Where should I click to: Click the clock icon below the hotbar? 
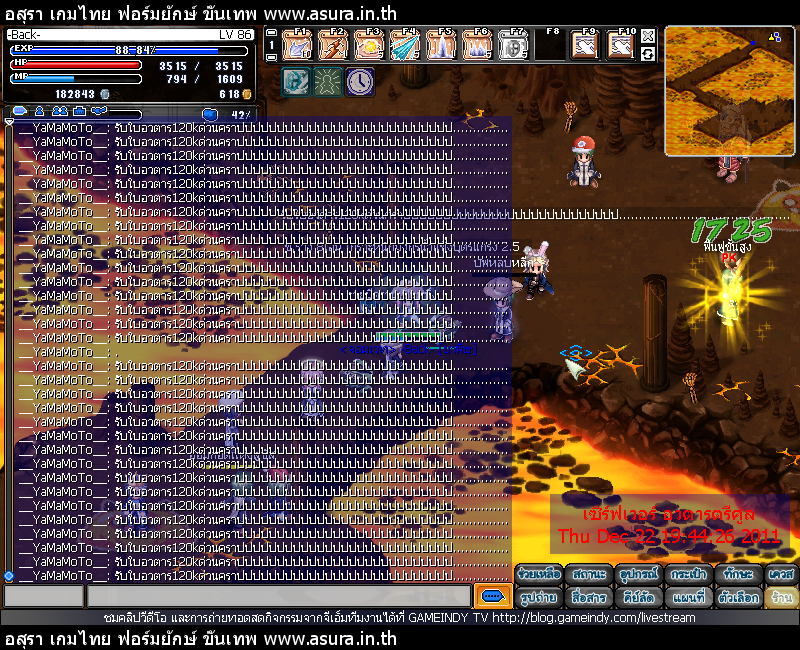[360, 81]
